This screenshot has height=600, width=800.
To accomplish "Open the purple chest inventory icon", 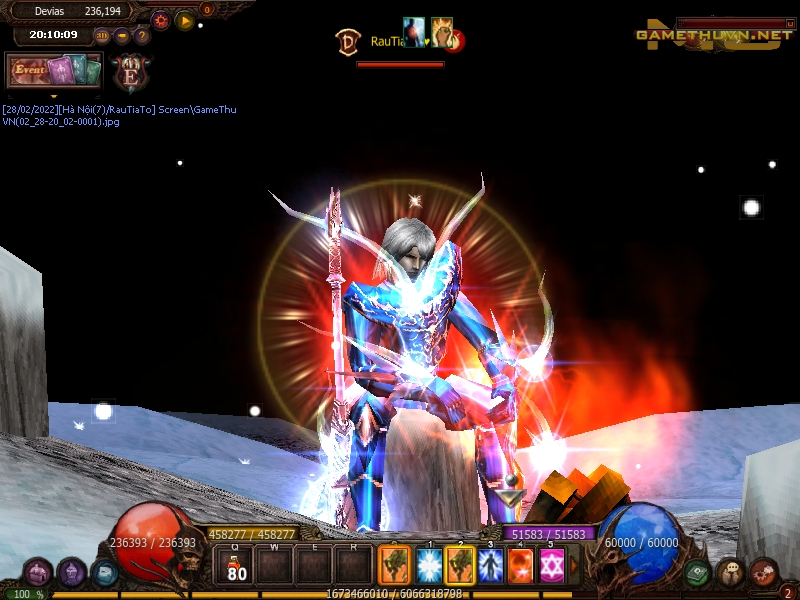I will pyautogui.click(x=37, y=573).
